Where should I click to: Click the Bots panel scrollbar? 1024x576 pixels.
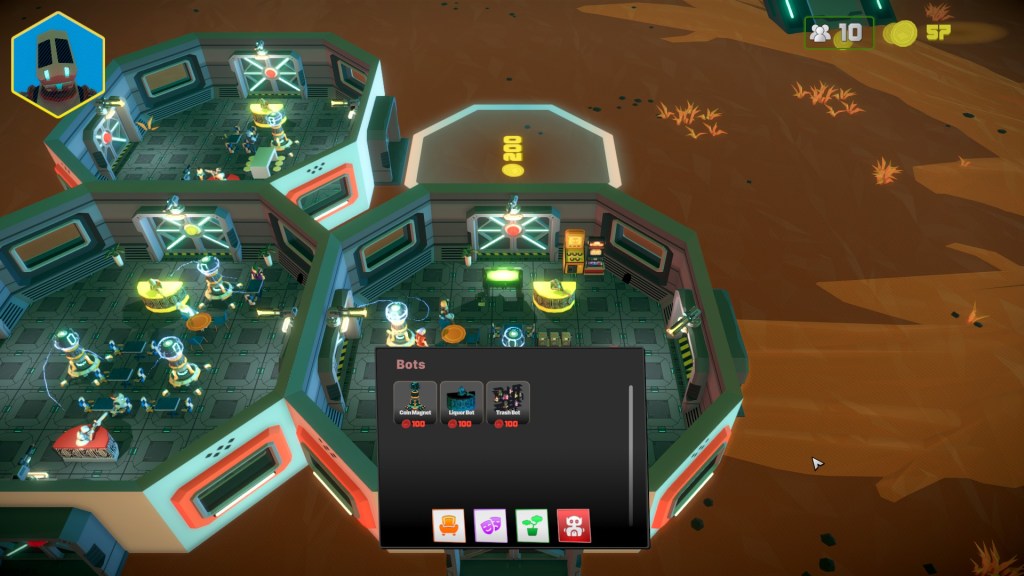(x=630, y=450)
